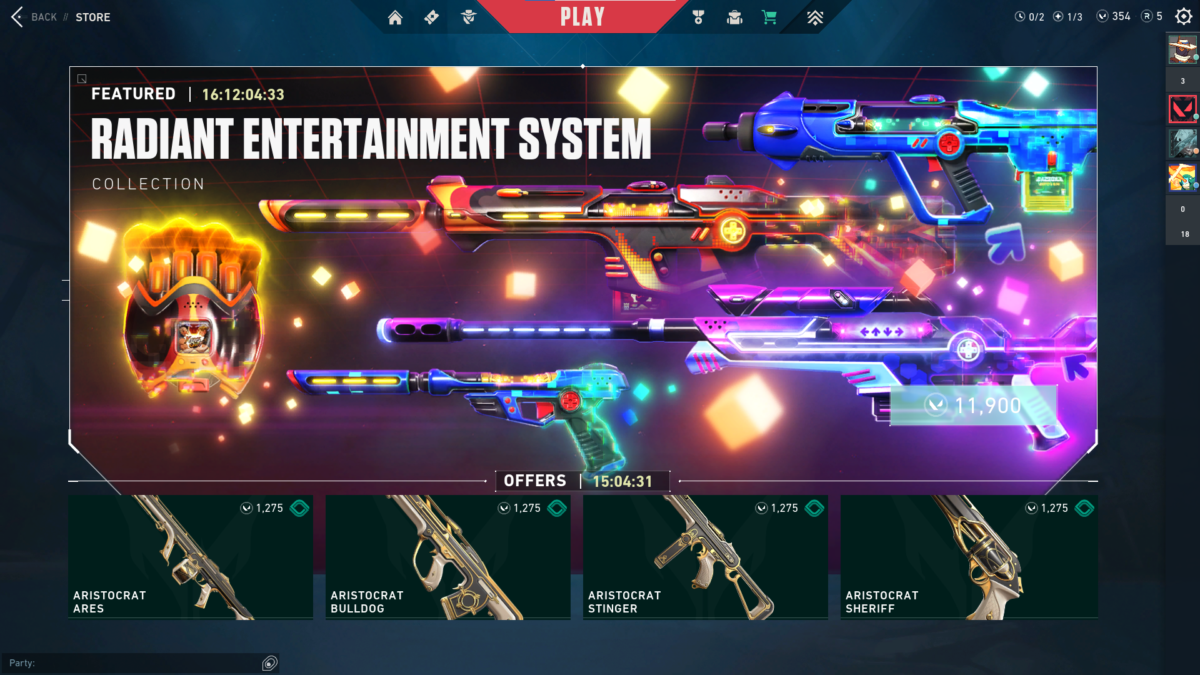The width and height of the screenshot is (1200, 675).
Task: Expand chat with the bubble icon
Action: [x=269, y=663]
